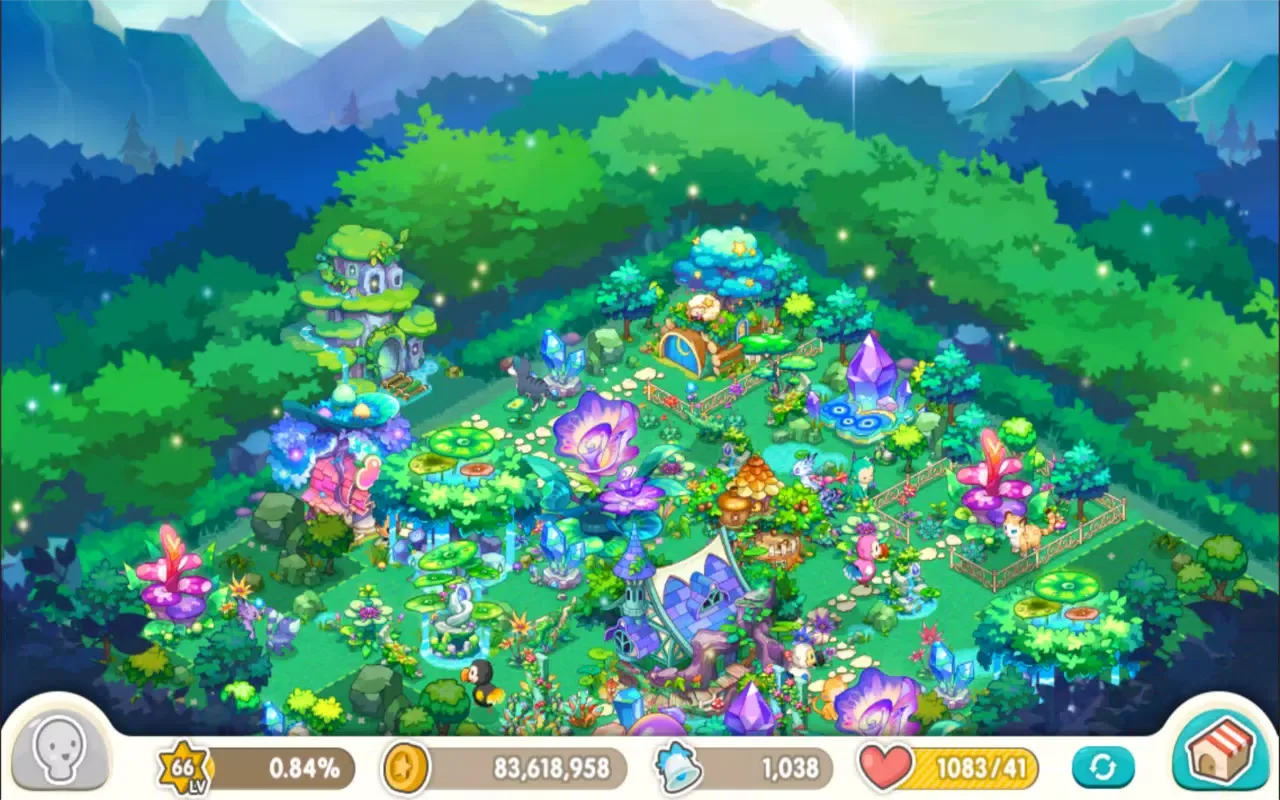Tap the level 66 star badge
The image size is (1280, 800).
(184, 768)
